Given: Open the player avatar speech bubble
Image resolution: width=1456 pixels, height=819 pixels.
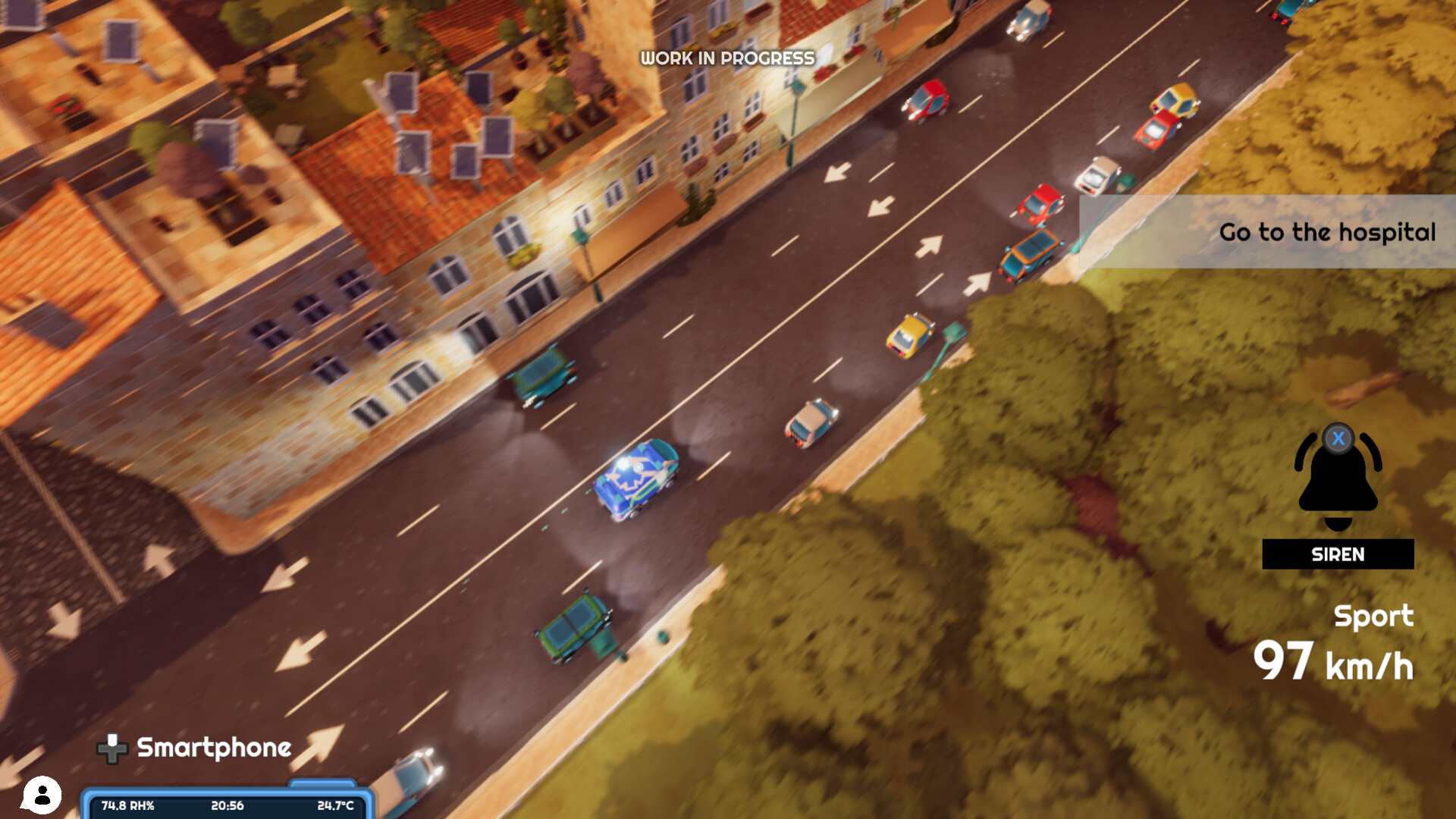Looking at the screenshot, I should 43,795.
